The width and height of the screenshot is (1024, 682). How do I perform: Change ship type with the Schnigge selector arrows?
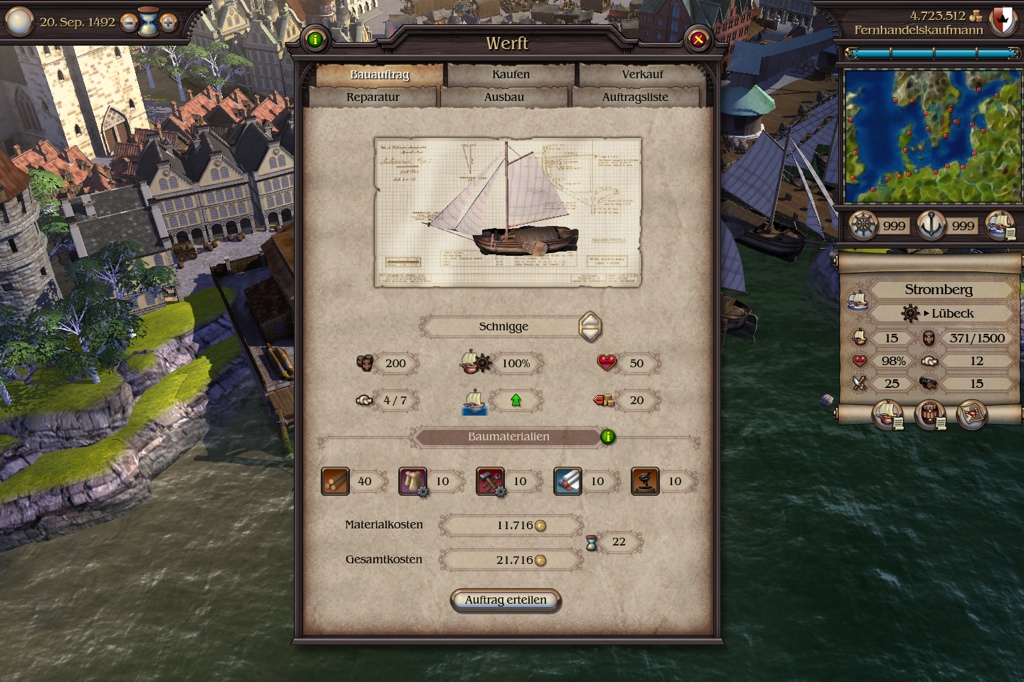pos(591,326)
